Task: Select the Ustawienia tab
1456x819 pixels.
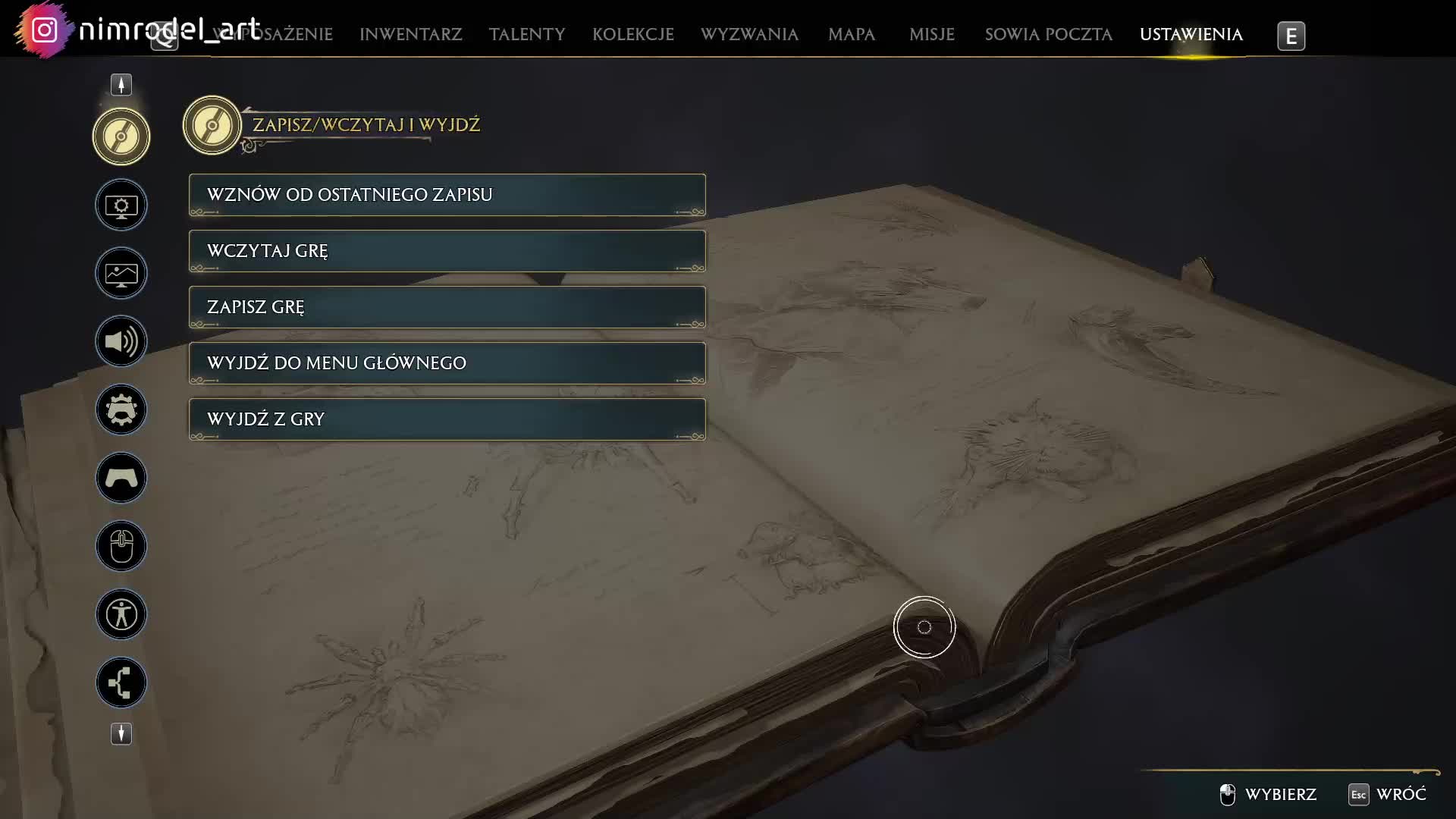Action: [x=1191, y=35]
